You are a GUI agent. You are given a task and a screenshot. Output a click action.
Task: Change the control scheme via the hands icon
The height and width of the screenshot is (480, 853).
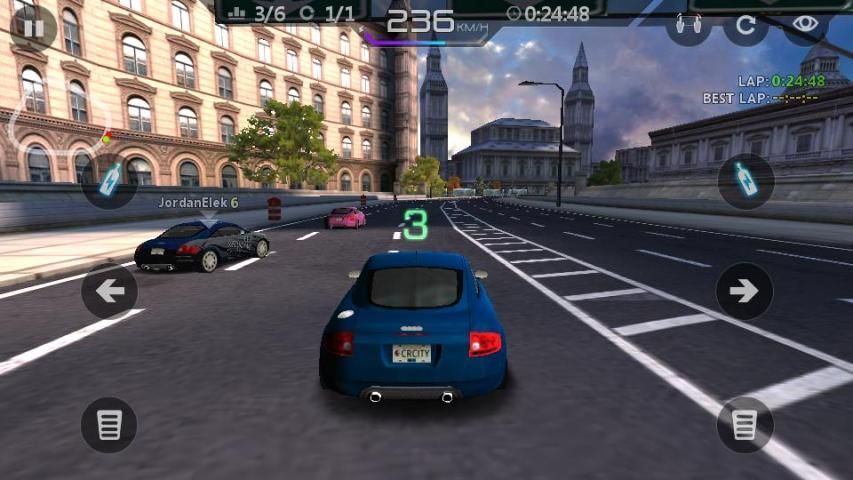tap(688, 25)
